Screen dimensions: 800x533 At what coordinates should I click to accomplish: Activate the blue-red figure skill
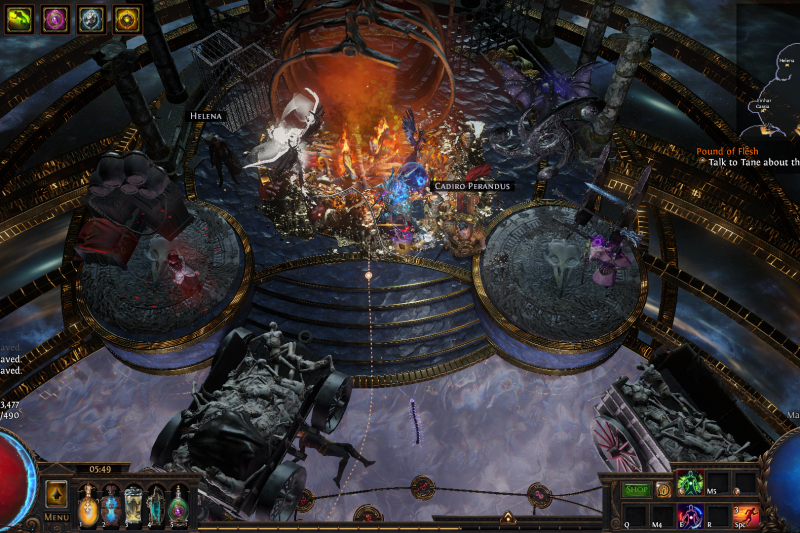pyautogui.click(x=690, y=514)
